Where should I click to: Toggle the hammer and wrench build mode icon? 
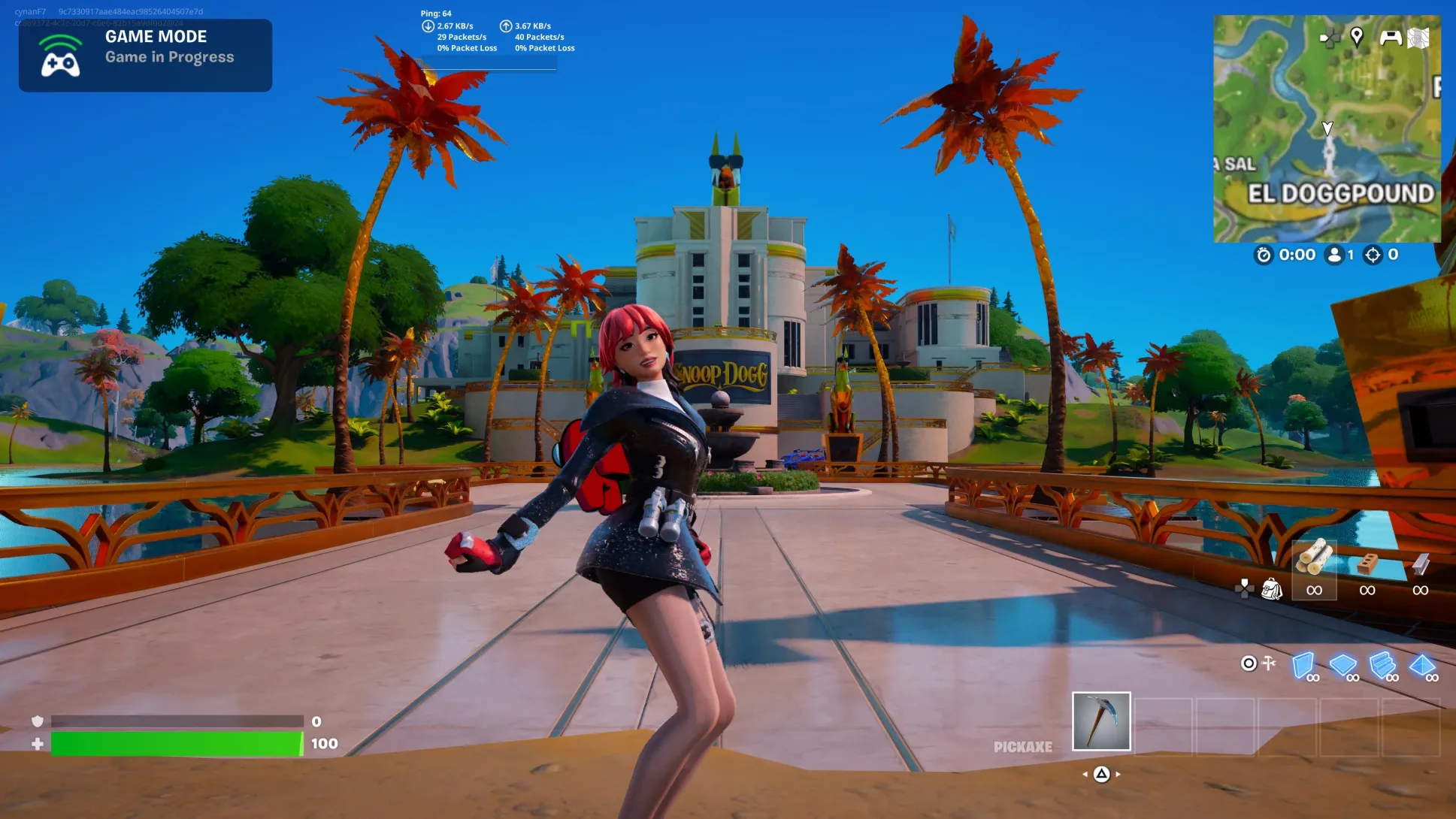pos(1270,663)
